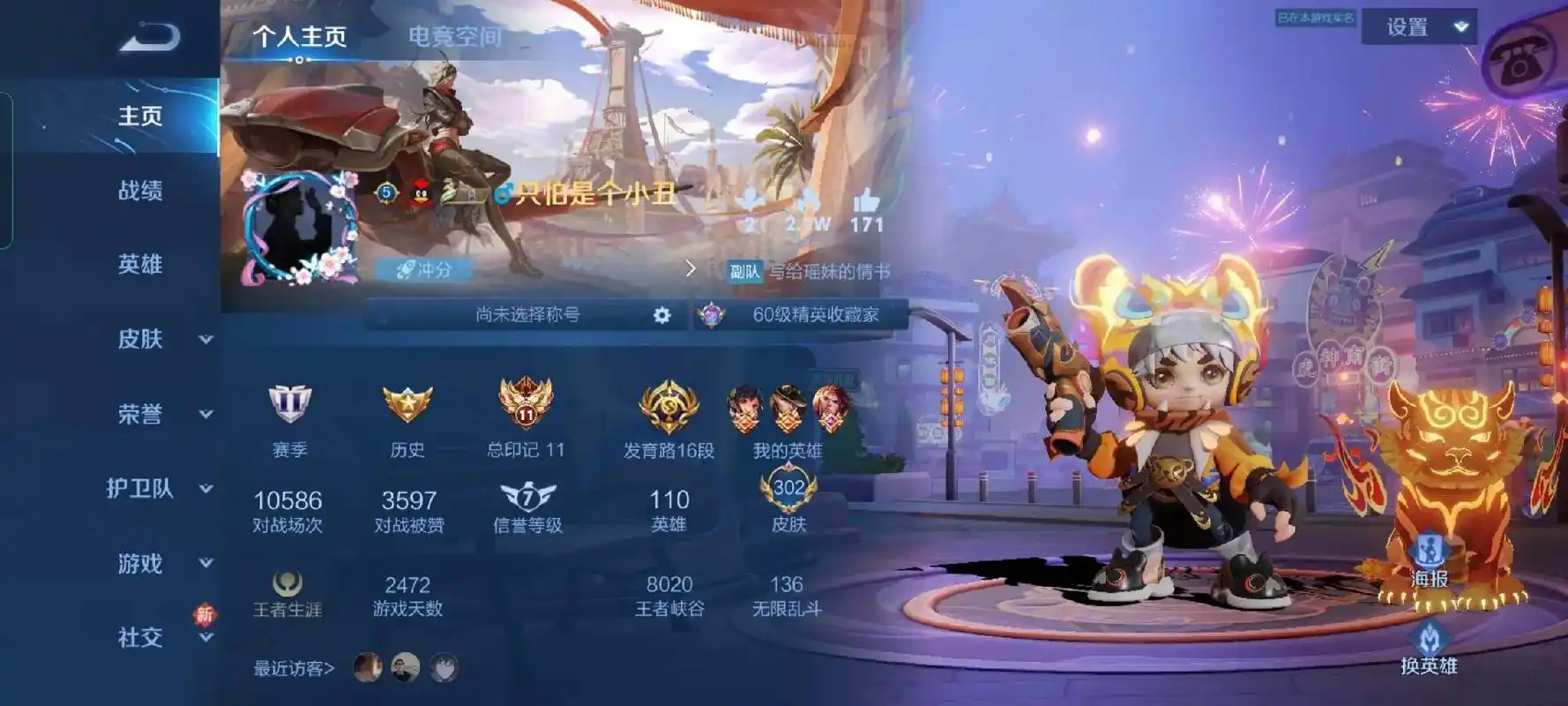Viewport: 1568px width, 706px height.
Task: Click the player avatar portrait
Action: pyautogui.click(x=297, y=228)
